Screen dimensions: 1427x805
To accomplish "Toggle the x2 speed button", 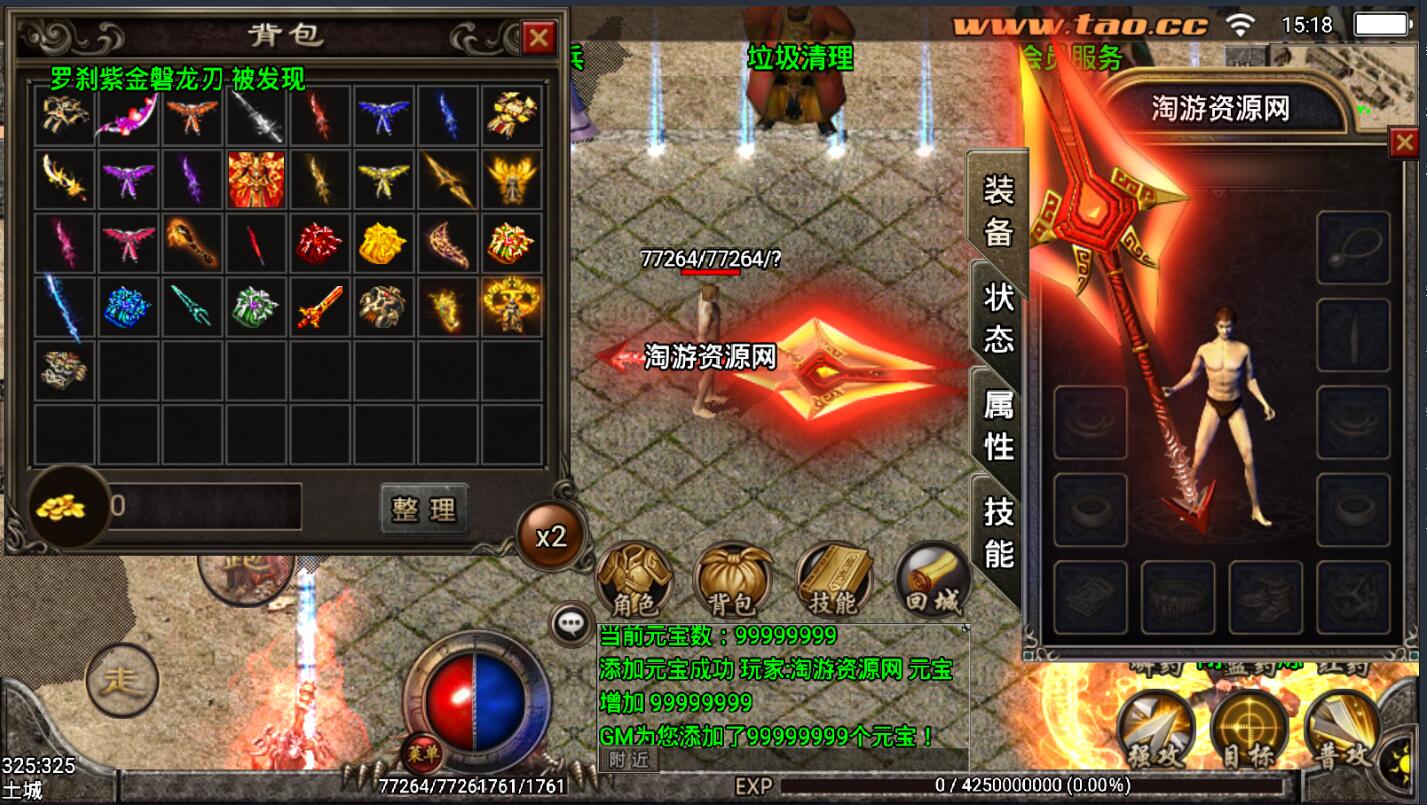I will click(551, 537).
